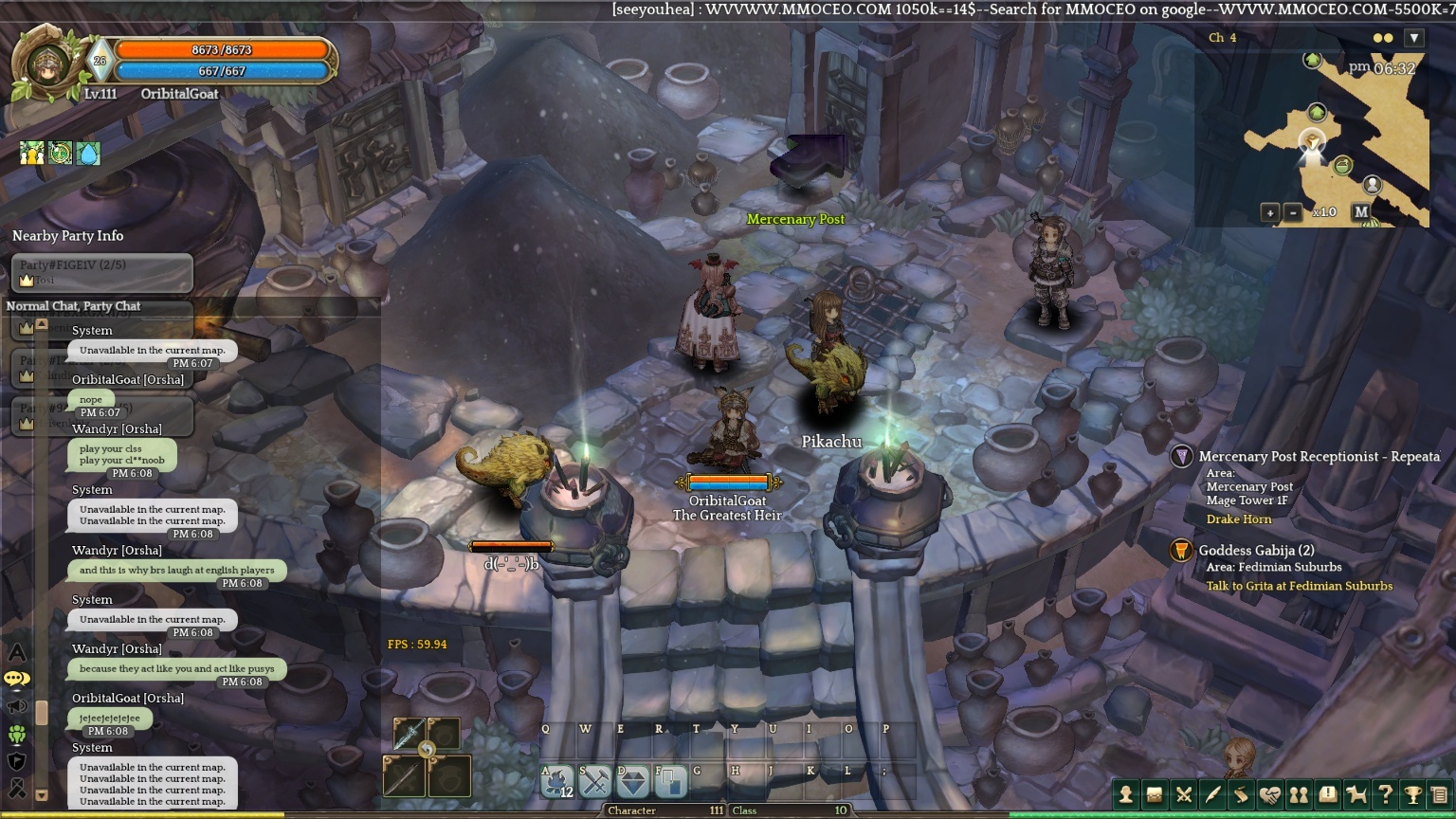Open full map with the M button
Image resolution: width=1456 pixels, height=819 pixels.
[x=1361, y=212]
